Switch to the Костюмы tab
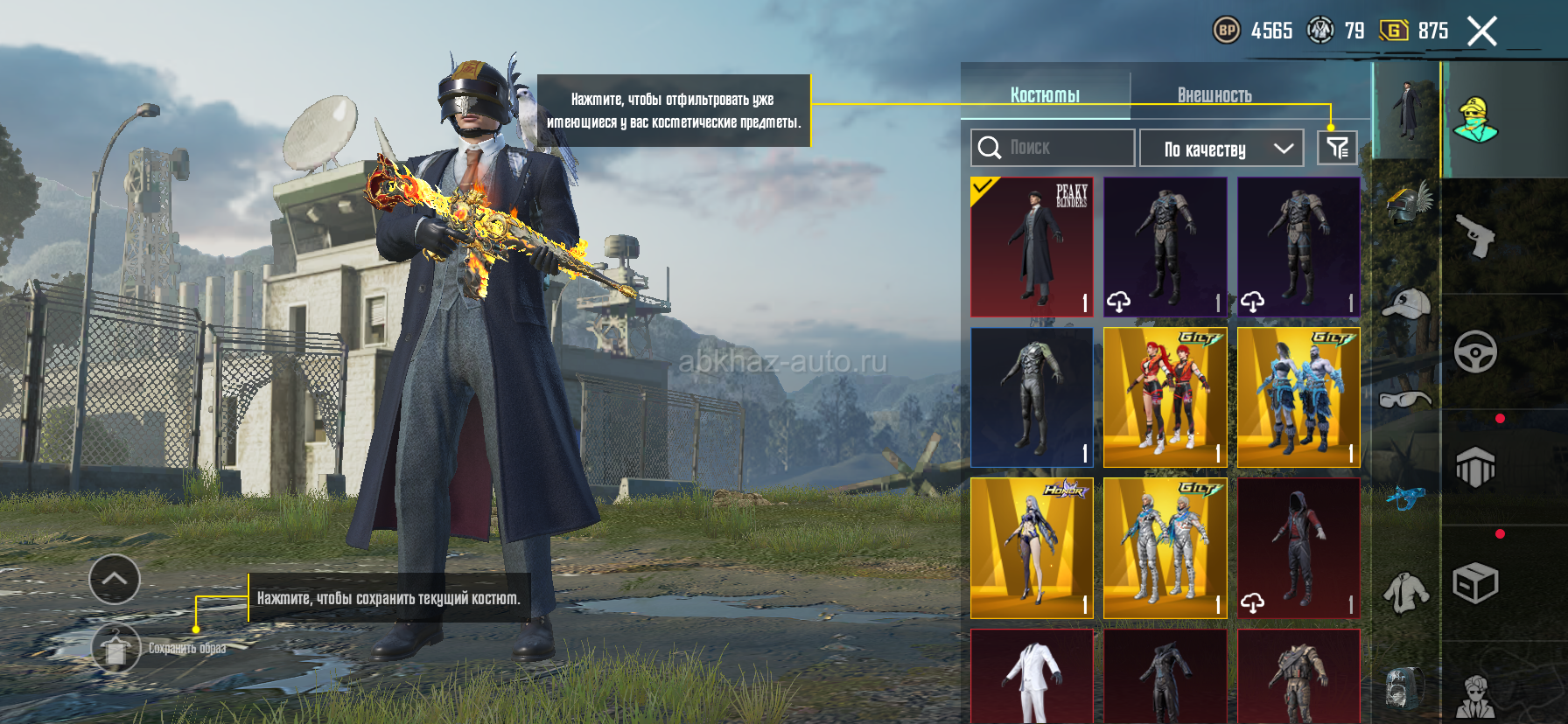Screen dimensions: 1568x724 [1045, 94]
